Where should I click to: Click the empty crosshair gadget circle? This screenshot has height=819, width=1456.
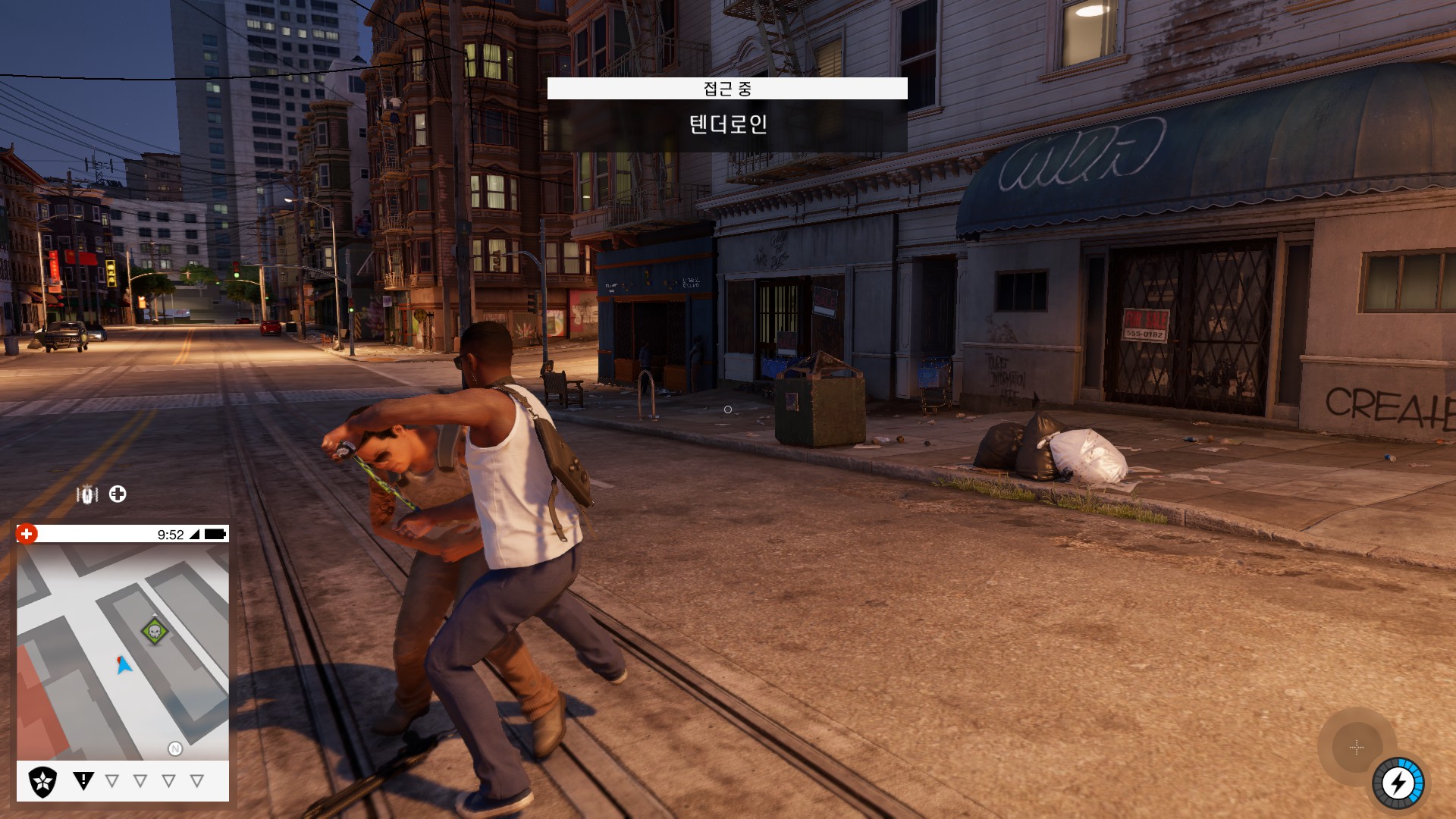(x=1357, y=748)
